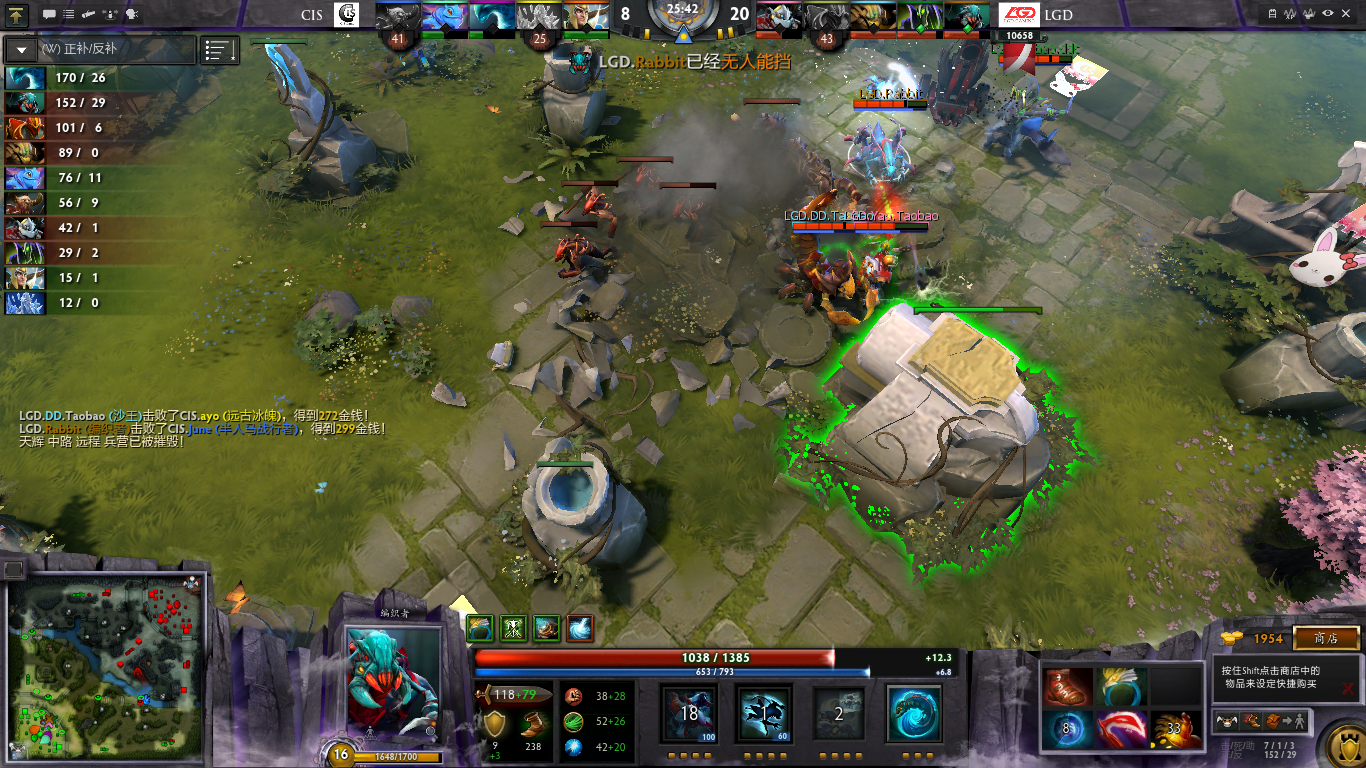
Task: Select the Weaver hero portrait
Action: point(393,684)
